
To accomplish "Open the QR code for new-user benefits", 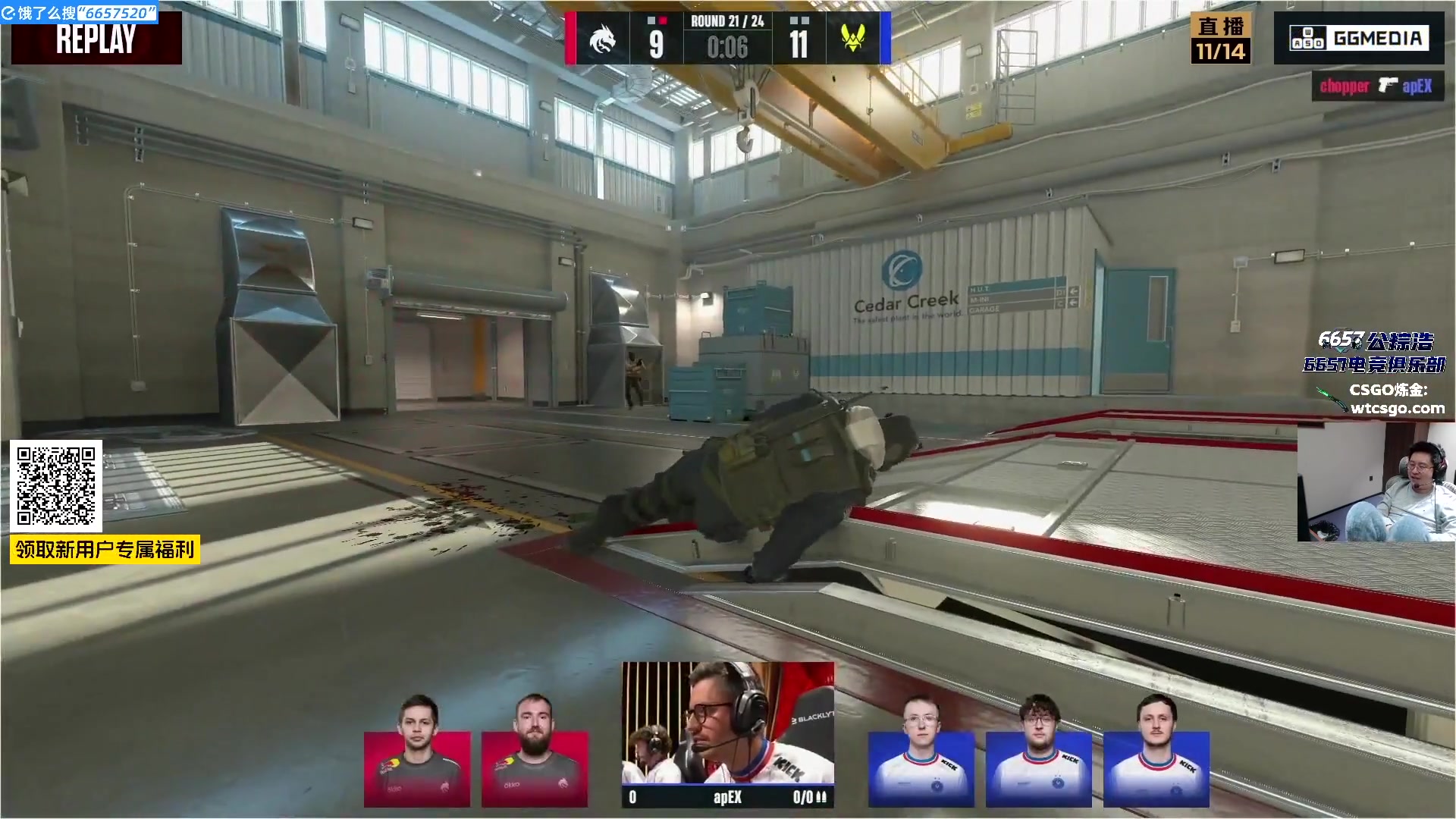I will pyautogui.click(x=56, y=486).
